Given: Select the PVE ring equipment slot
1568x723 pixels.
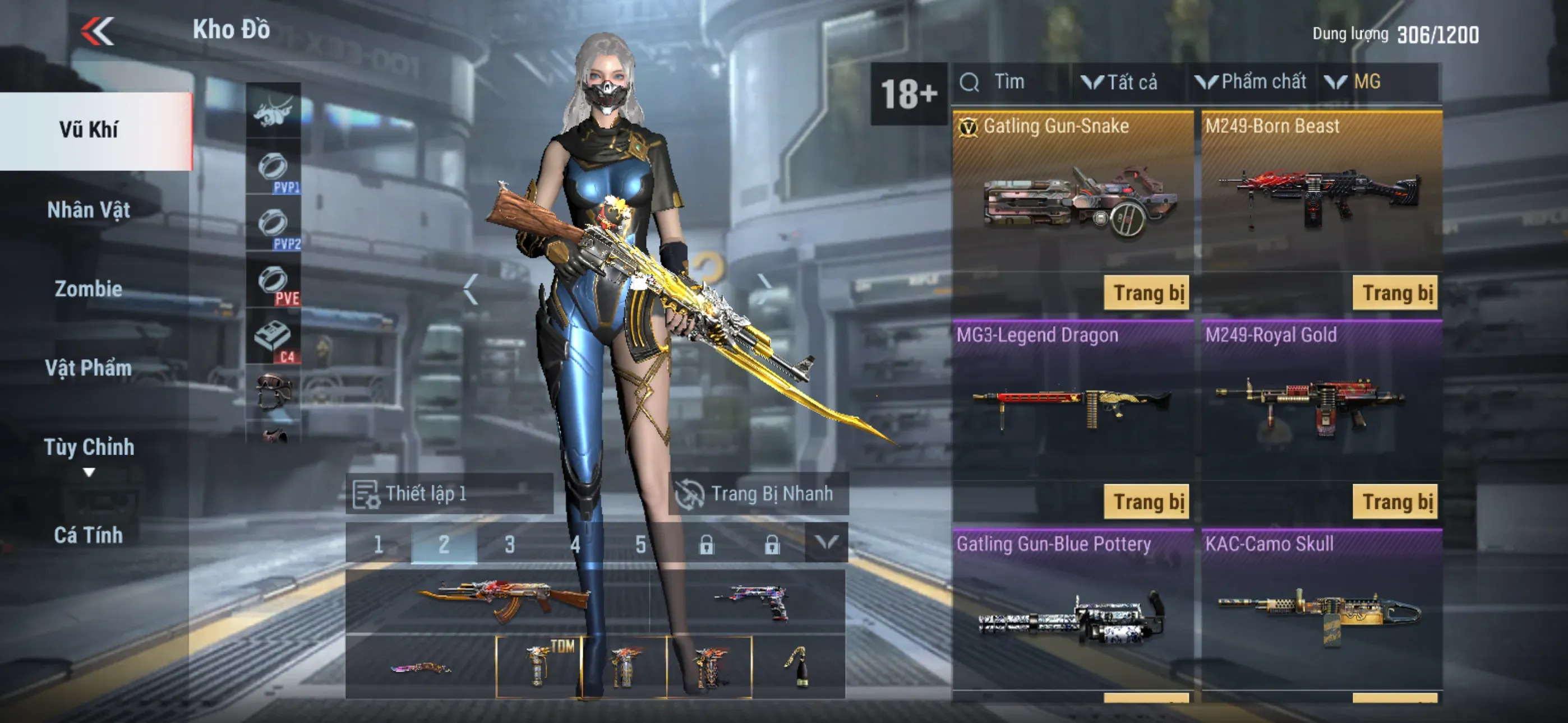Looking at the screenshot, I should (273, 282).
